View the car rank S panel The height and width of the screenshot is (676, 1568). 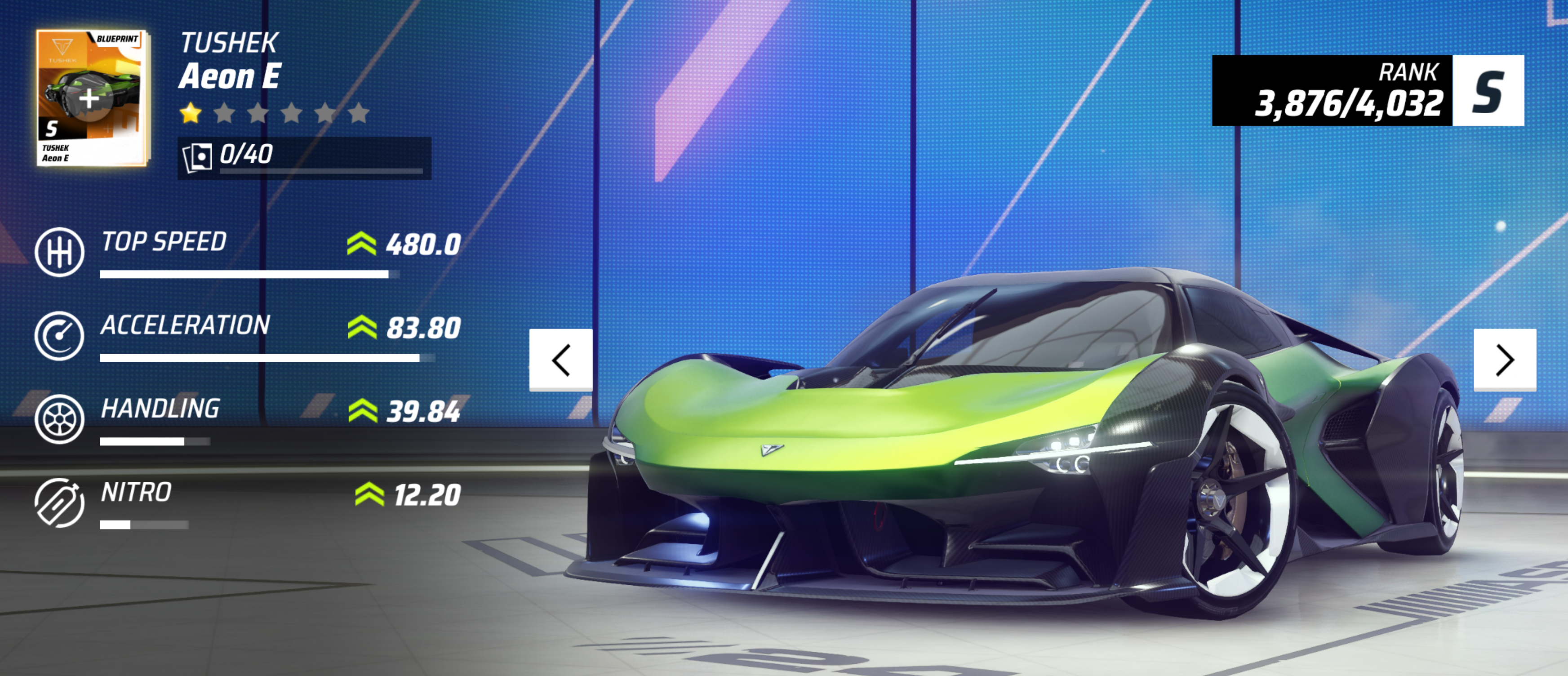pyautogui.click(x=1368, y=91)
